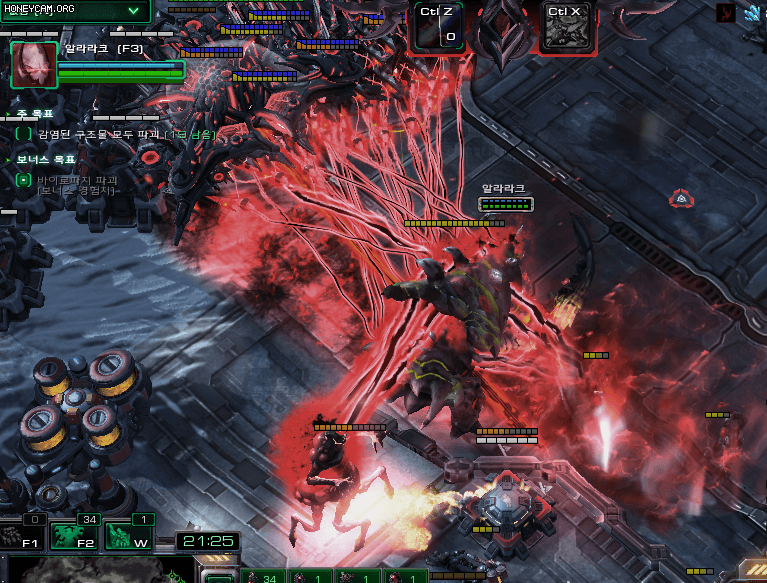
Task: Select the unit group showing 34
Action: (x=260, y=577)
